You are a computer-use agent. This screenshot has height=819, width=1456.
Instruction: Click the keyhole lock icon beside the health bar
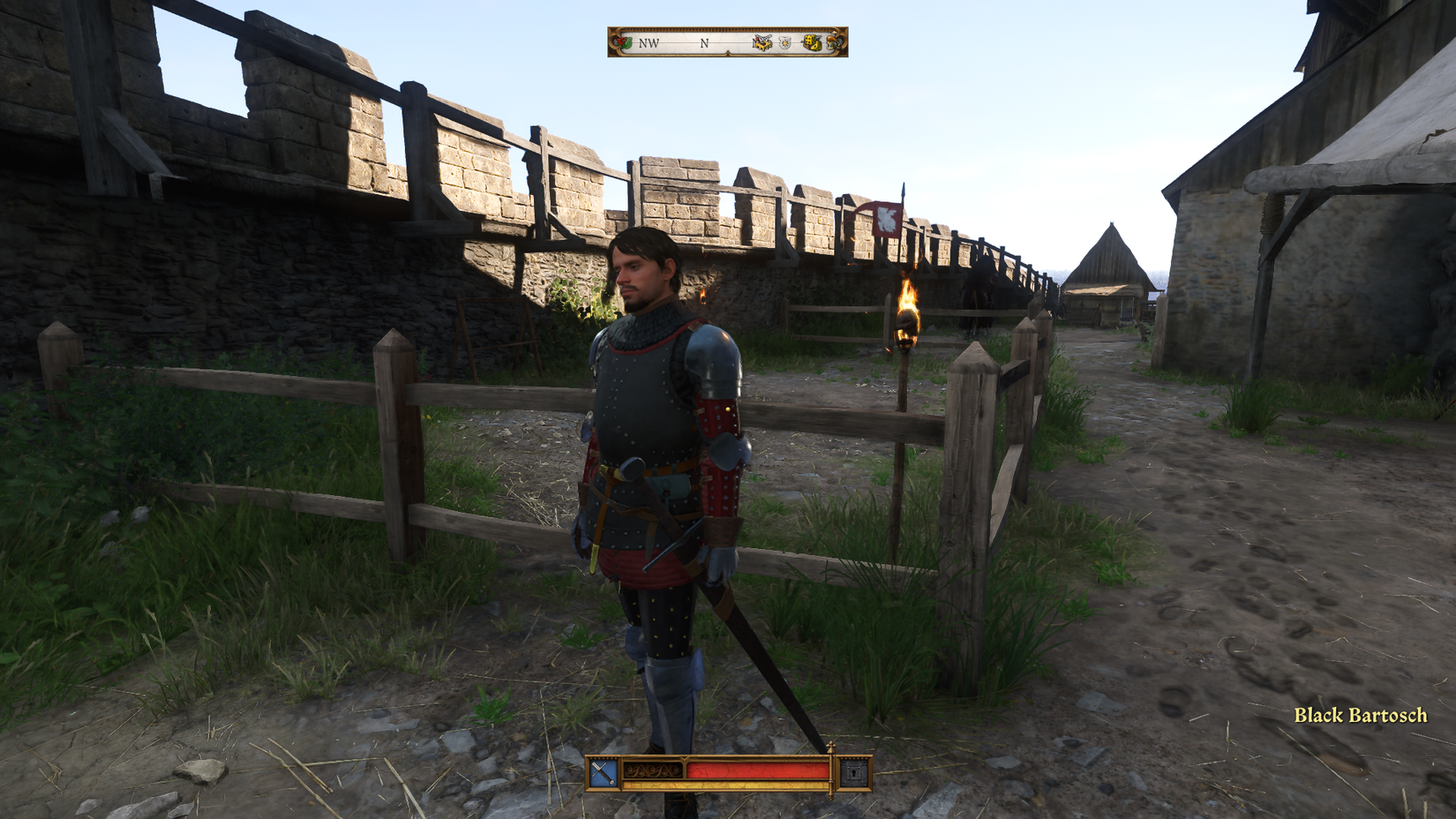(x=852, y=771)
